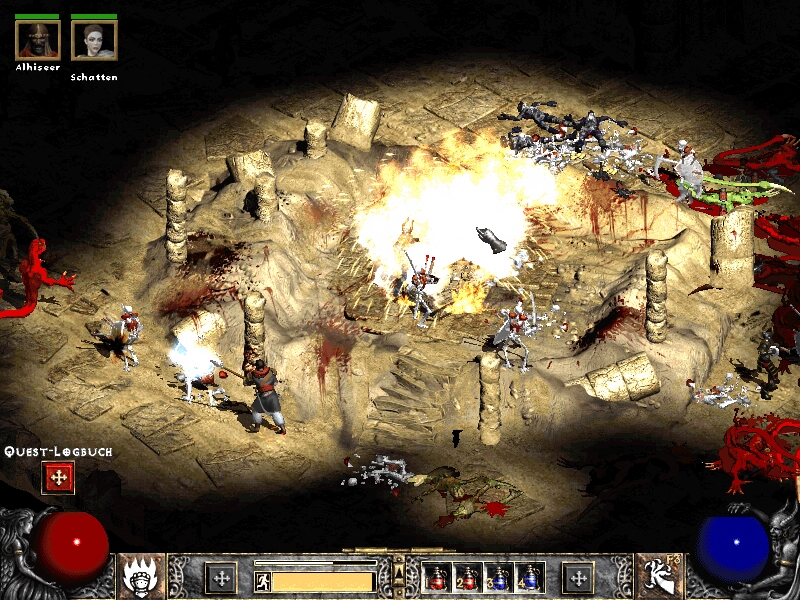
Task: Click the cross button right of the potion belt
Action: click(x=577, y=577)
